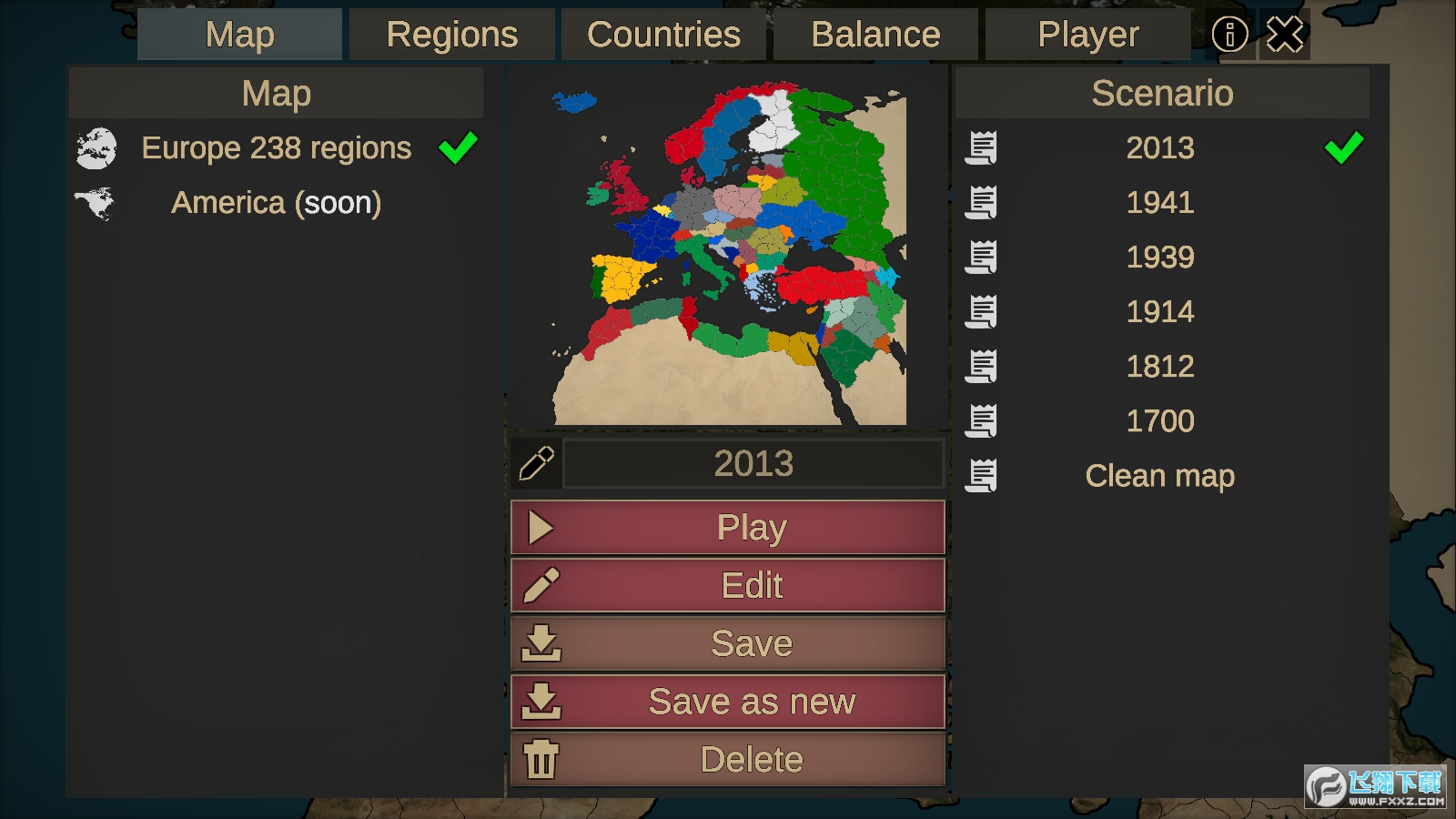Open the info icon in the top bar
The height and width of the screenshot is (819, 1456).
pyautogui.click(x=1230, y=34)
